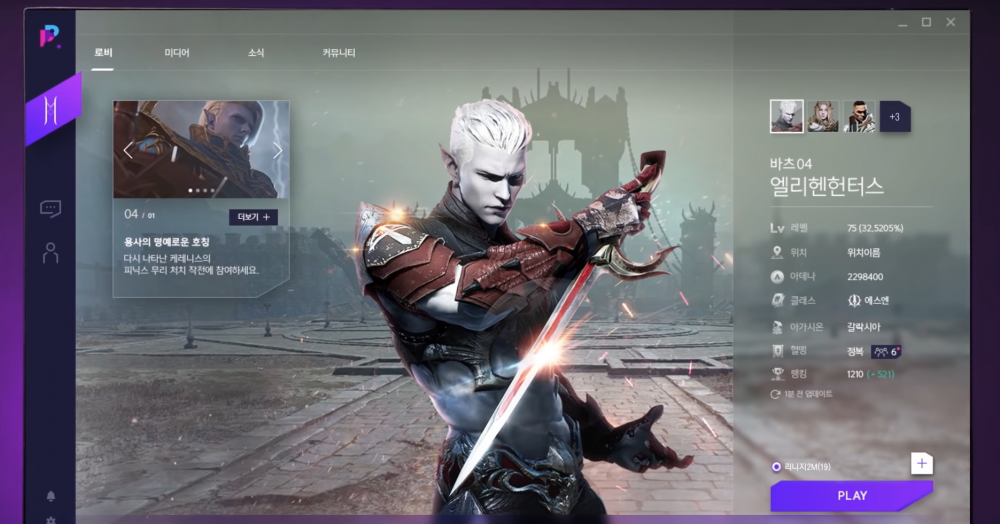Screen dimensions: 1000x524
Task: Select the white-haired elf character portrait
Action: click(x=786, y=116)
